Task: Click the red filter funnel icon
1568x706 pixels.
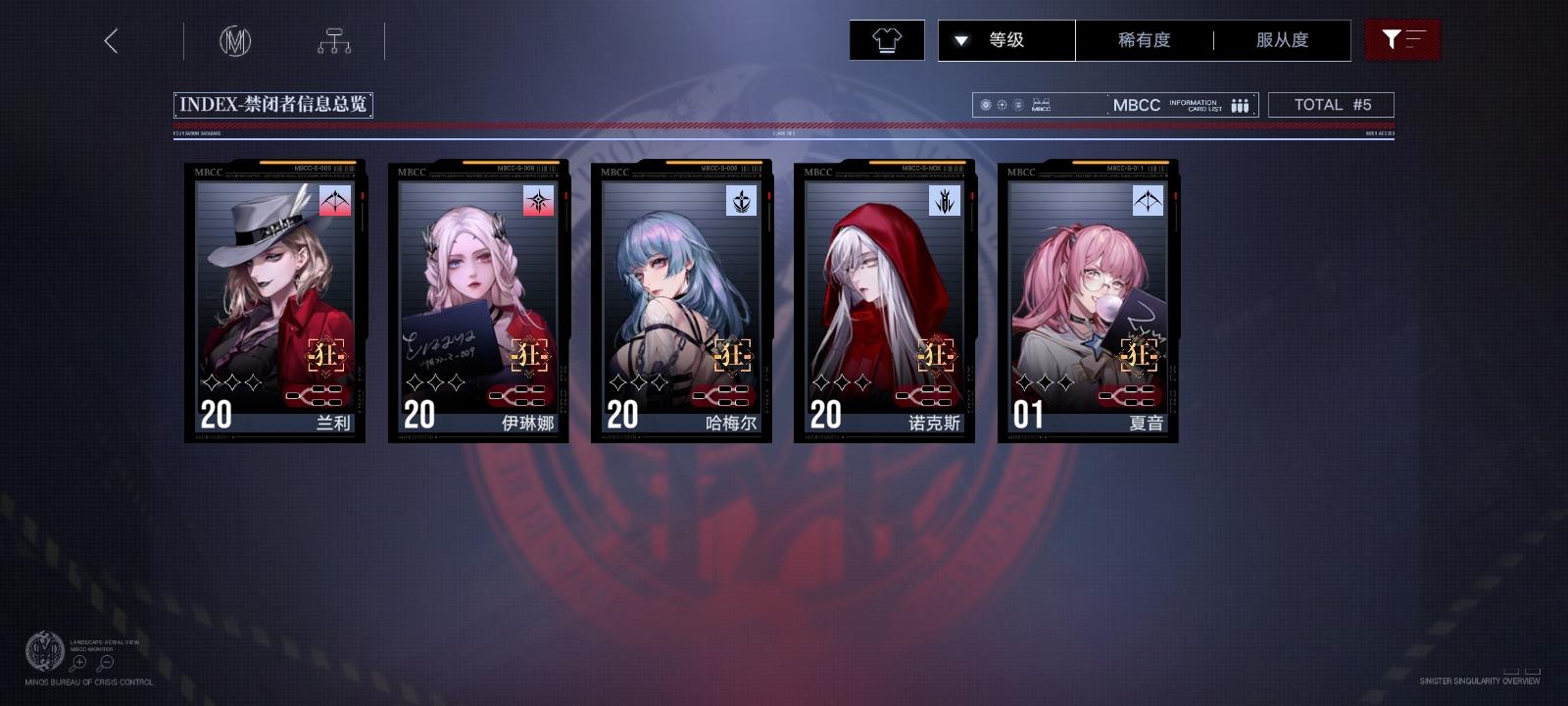Action: [x=1403, y=40]
